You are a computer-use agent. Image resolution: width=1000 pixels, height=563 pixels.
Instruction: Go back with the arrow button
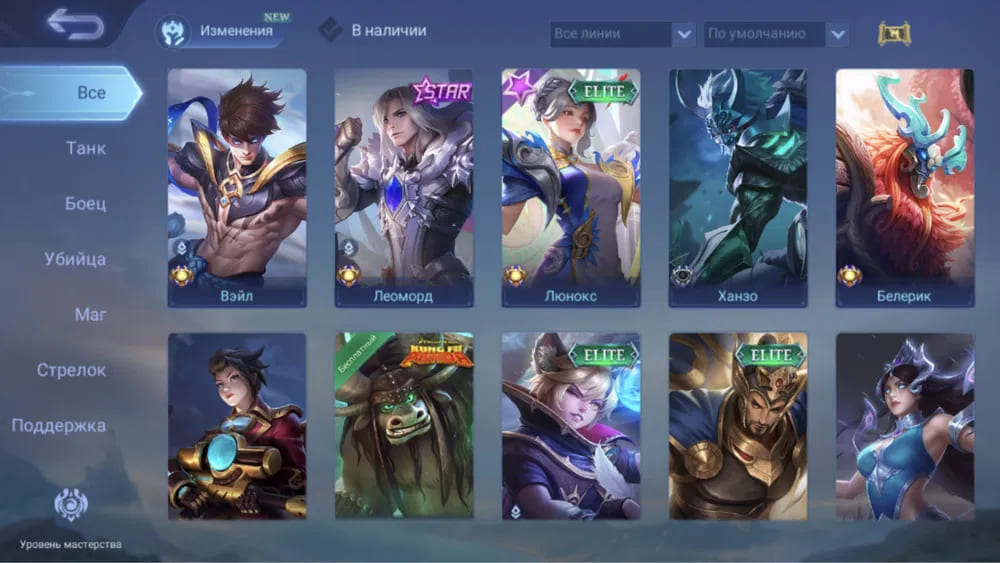click(x=75, y=25)
